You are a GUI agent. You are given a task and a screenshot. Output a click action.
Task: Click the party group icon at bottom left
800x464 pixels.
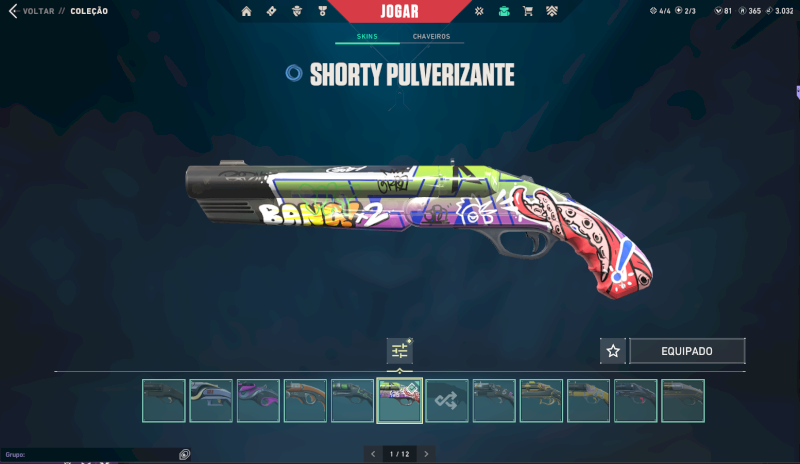(184, 454)
